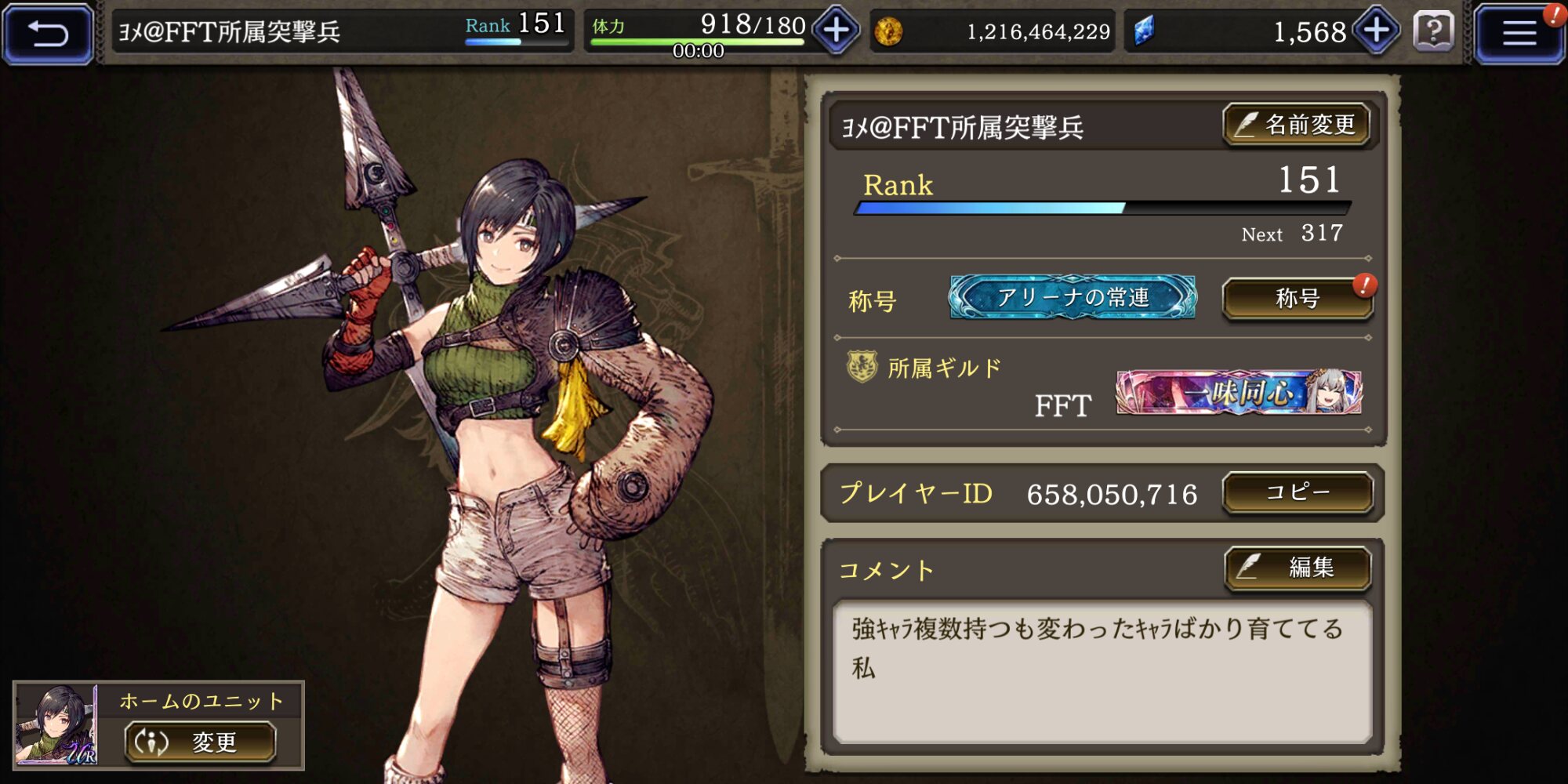Open the question mark help button

(x=1433, y=31)
